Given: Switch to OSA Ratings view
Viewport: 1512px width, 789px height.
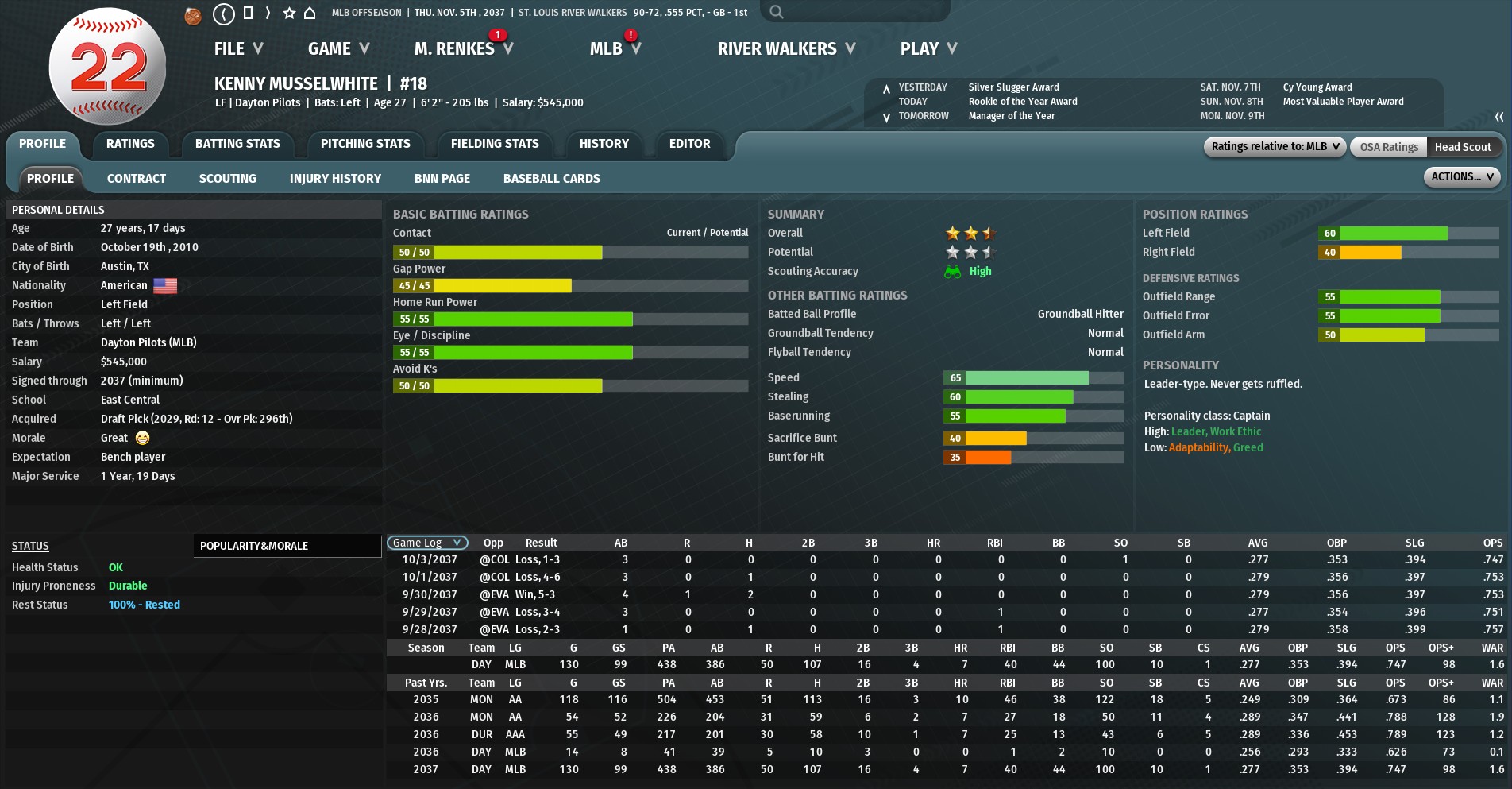Looking at the screenshot, I should (x=1388, y=147).
